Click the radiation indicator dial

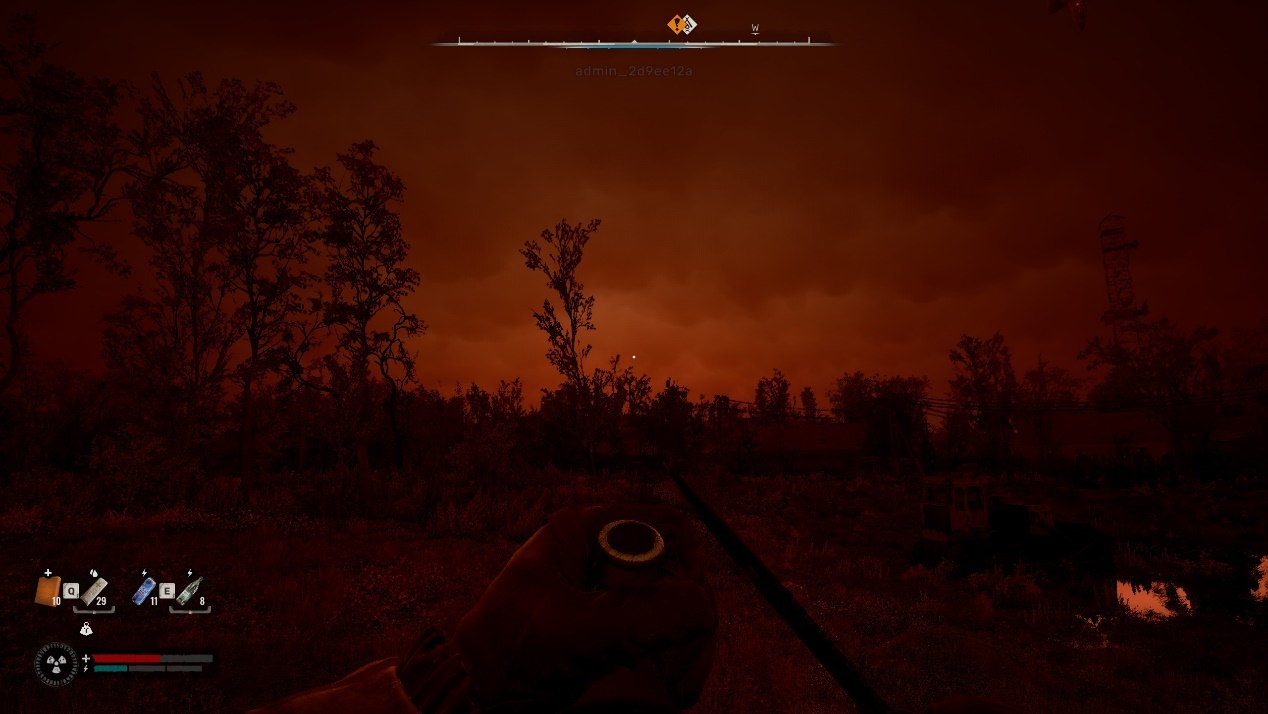pyautogui.click(x=56, y=663)
